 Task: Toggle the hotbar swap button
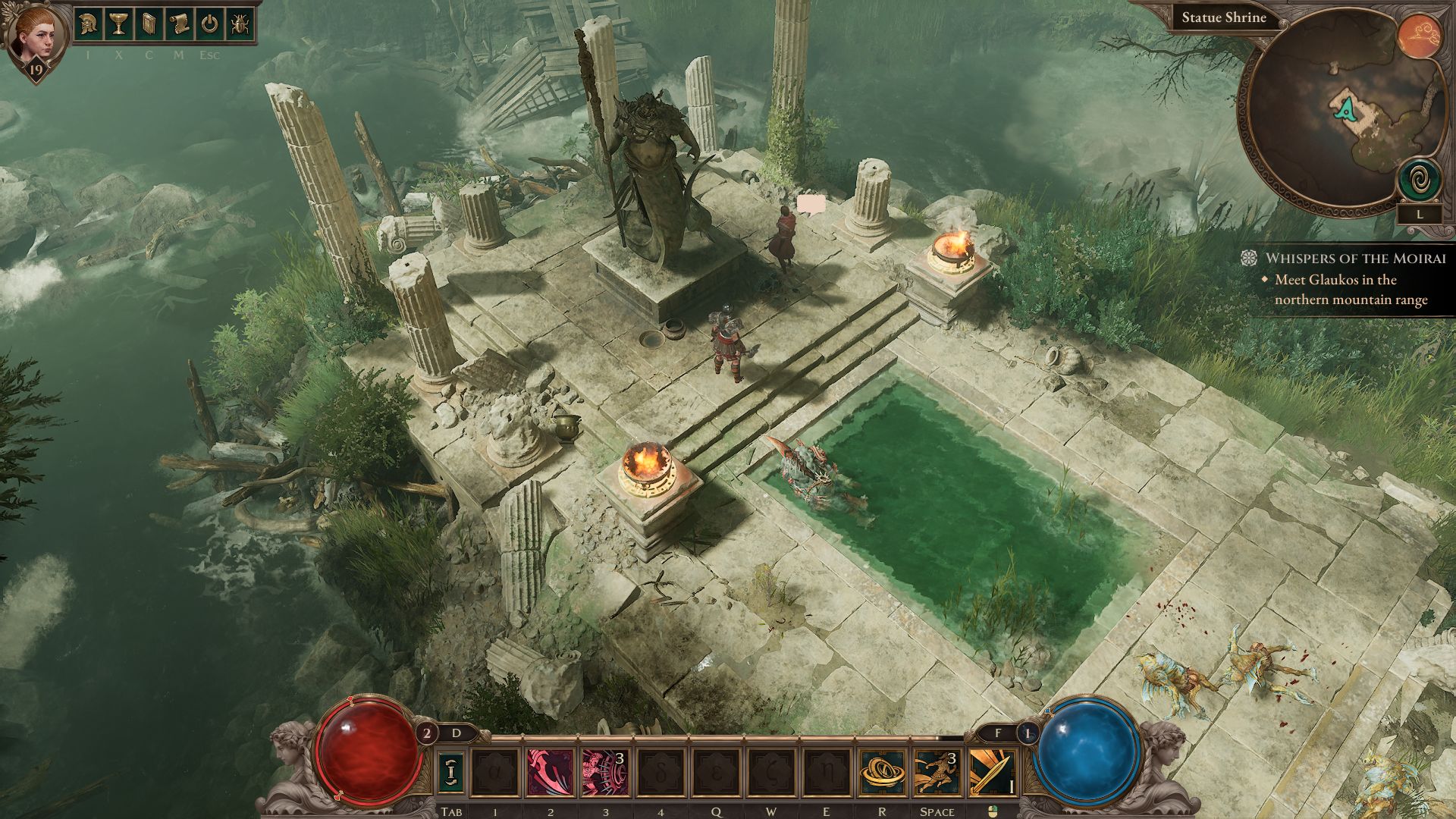pyautogui.click(x=451, y=772)
